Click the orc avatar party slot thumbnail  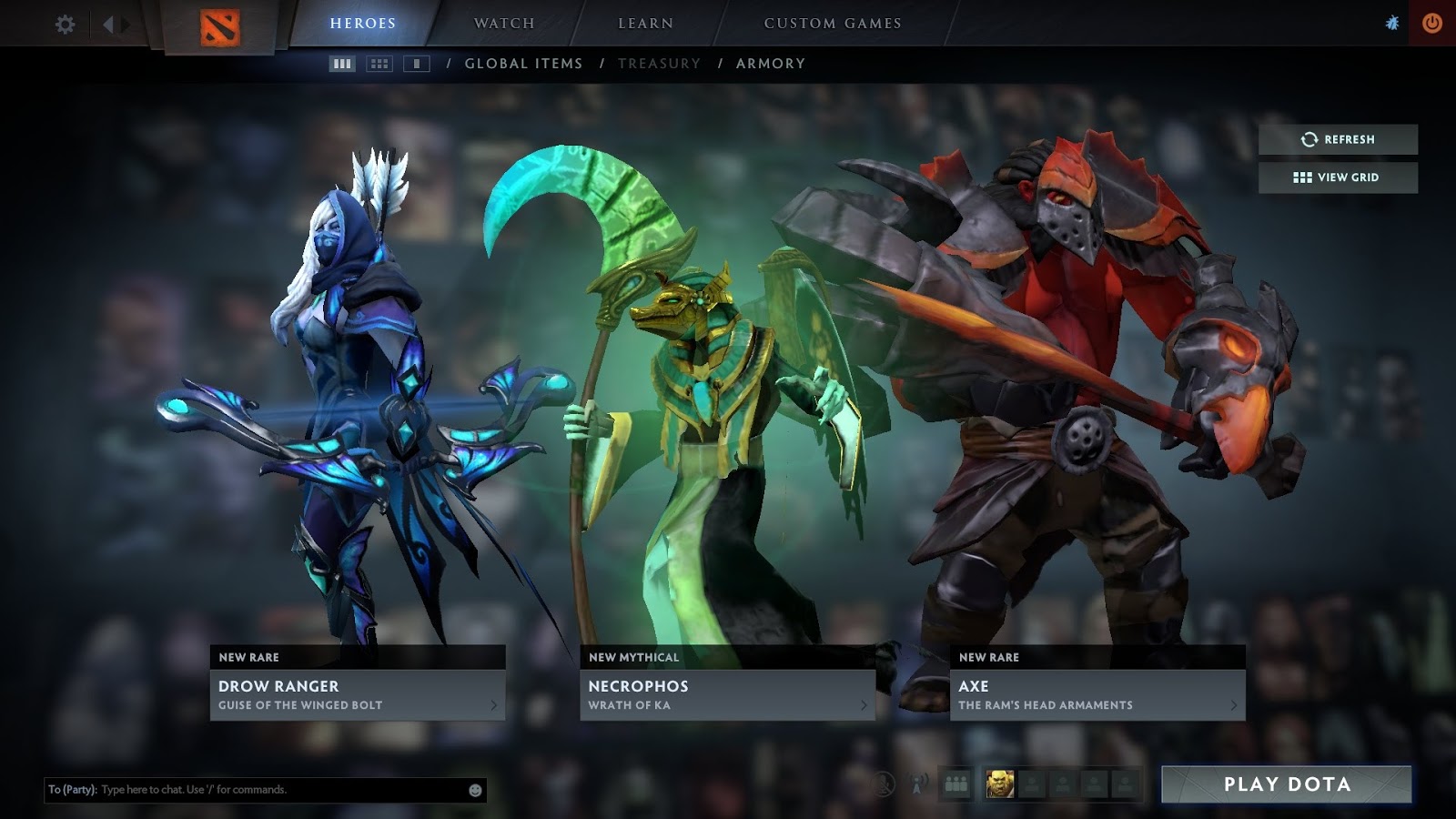(1000, 784)
